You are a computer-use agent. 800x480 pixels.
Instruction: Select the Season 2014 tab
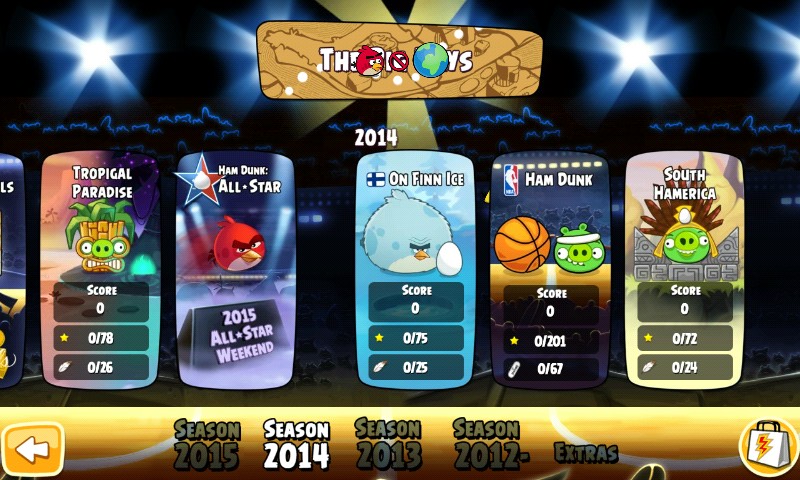point(296,444)
